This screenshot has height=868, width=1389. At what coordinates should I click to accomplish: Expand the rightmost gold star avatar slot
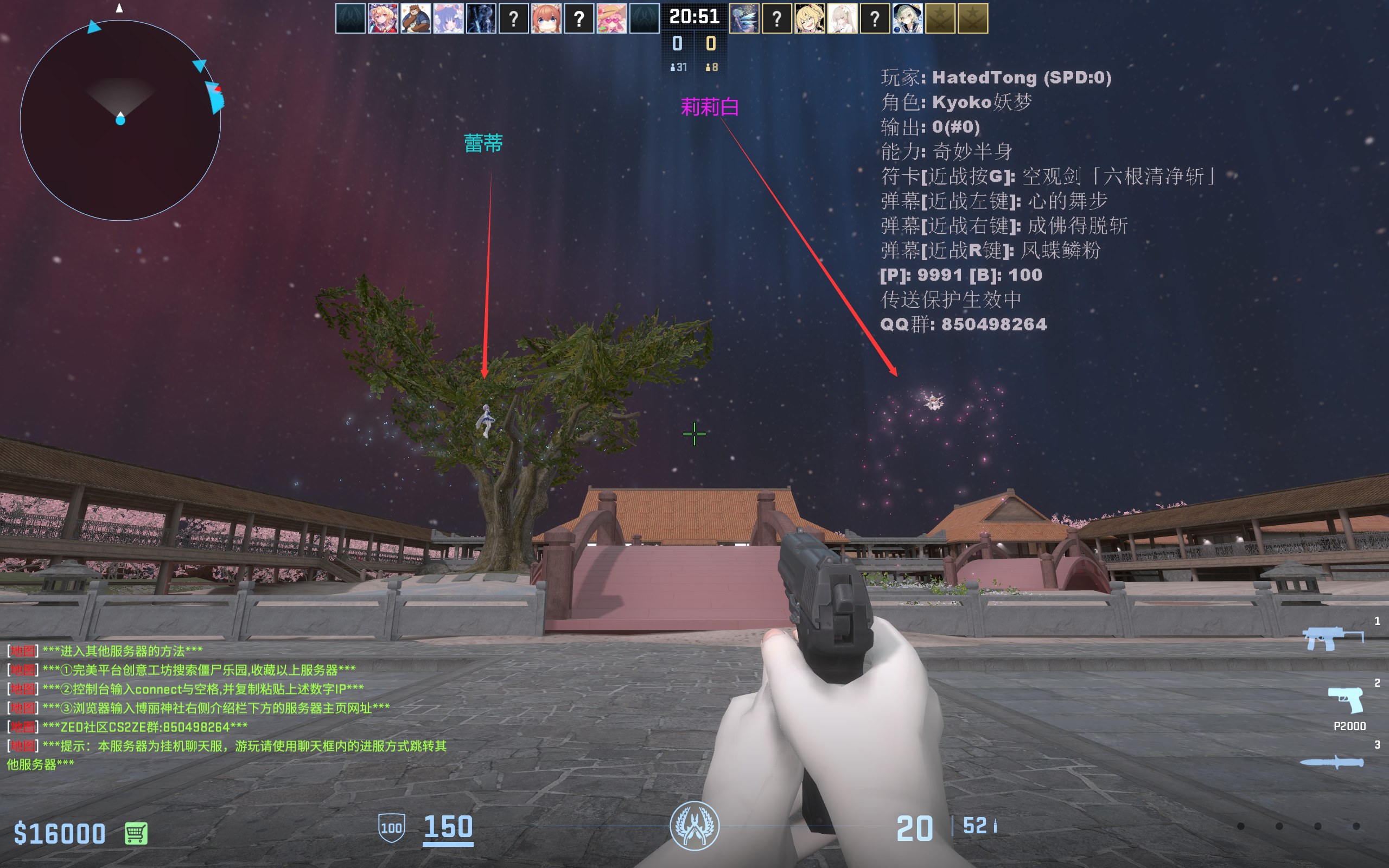point(974,18)
